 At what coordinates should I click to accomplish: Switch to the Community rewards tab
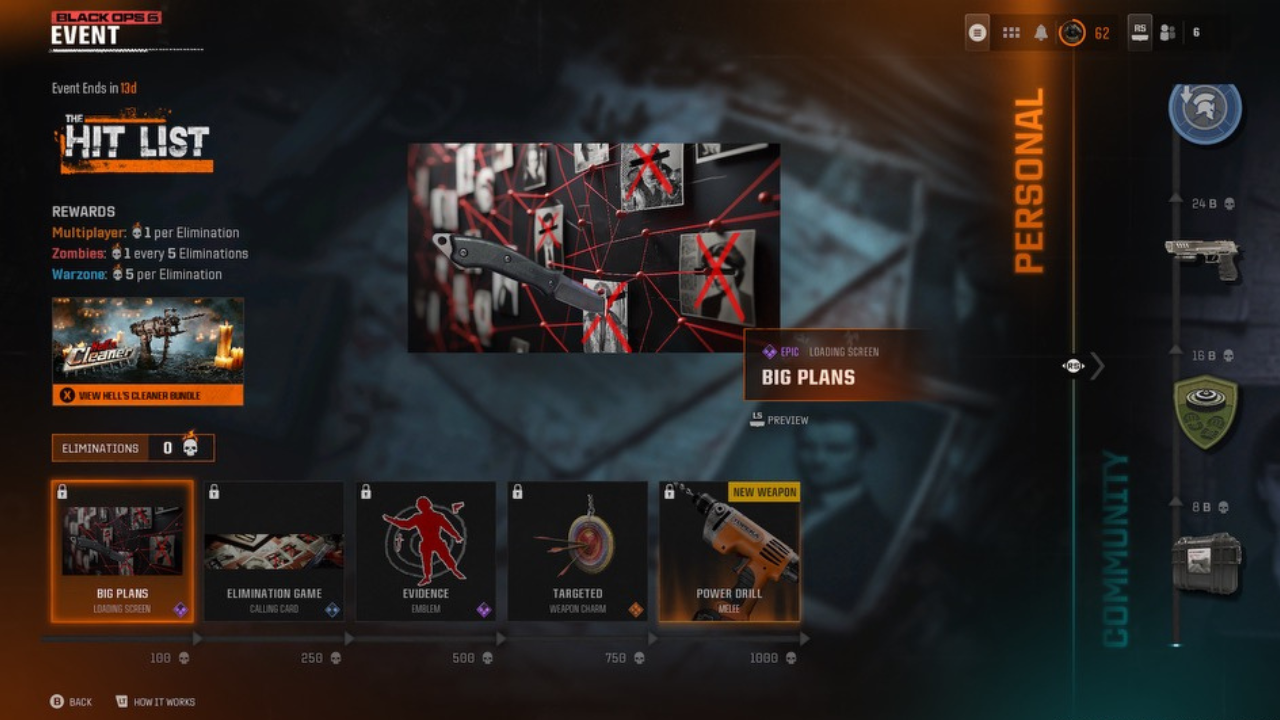tap(1116, 549)
